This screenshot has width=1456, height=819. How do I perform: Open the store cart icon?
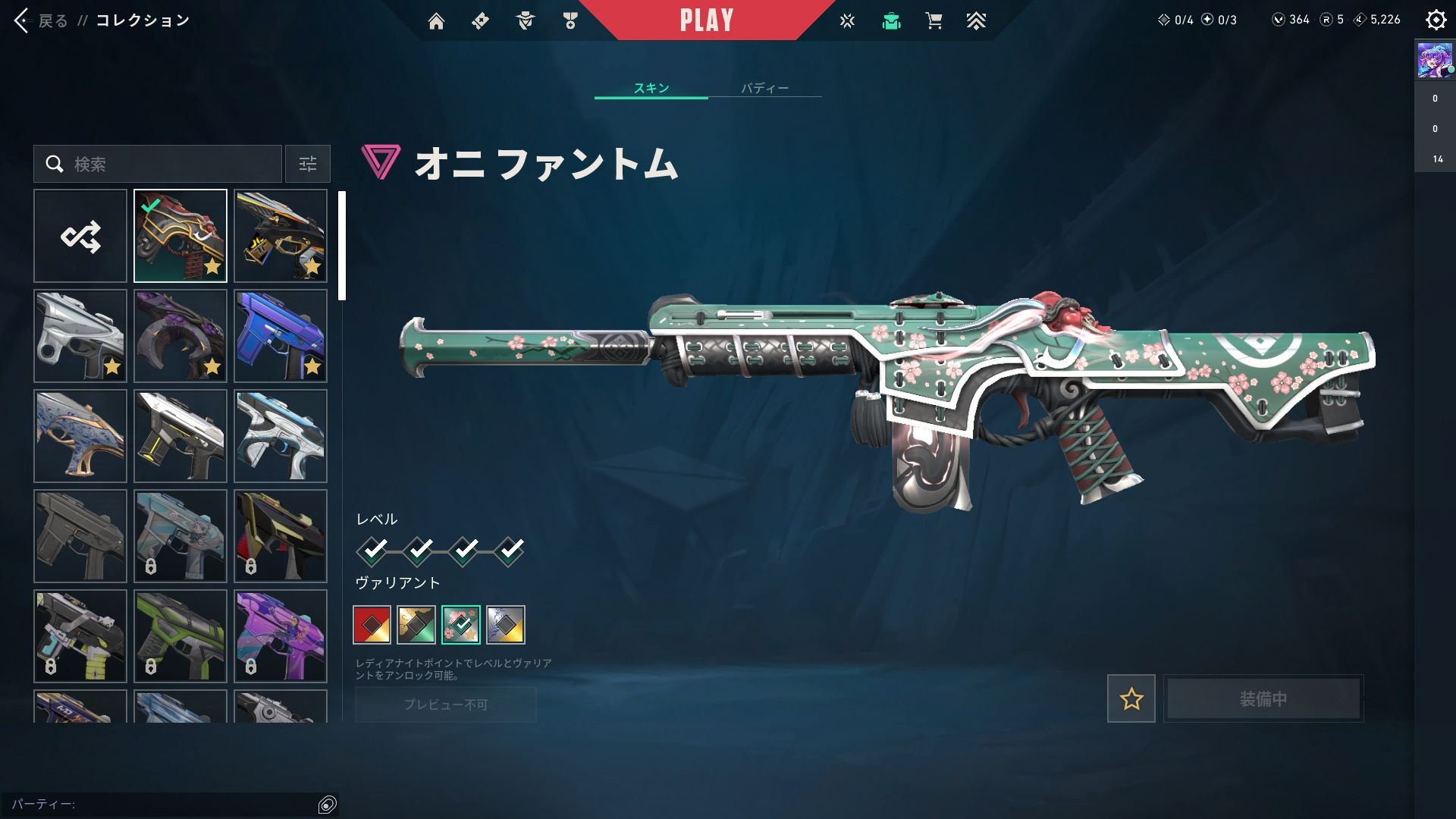pos(934,21)
